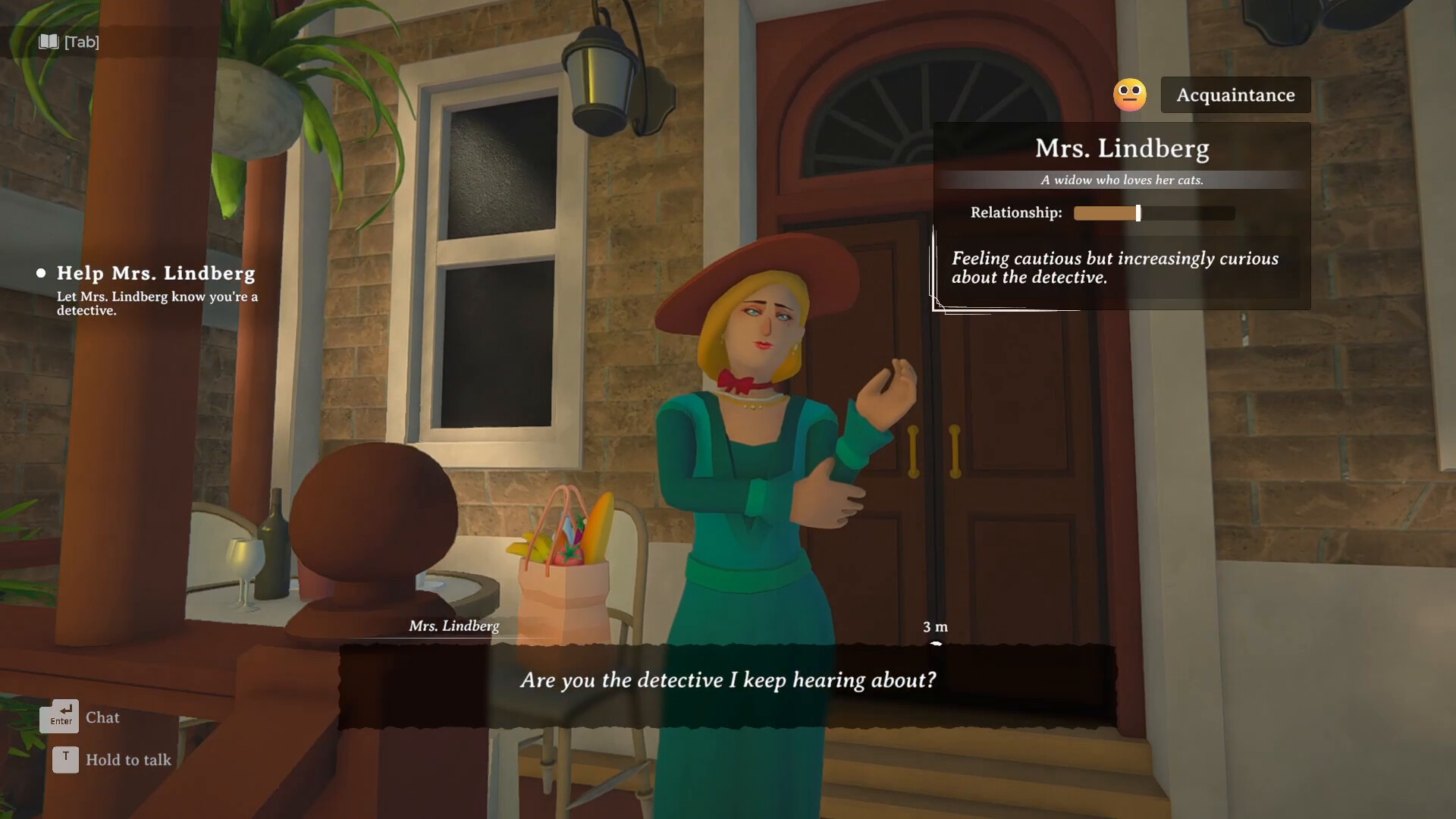Open Chat using the Chat label
This screenshot has height=819, width=1456.
point(103,717)
